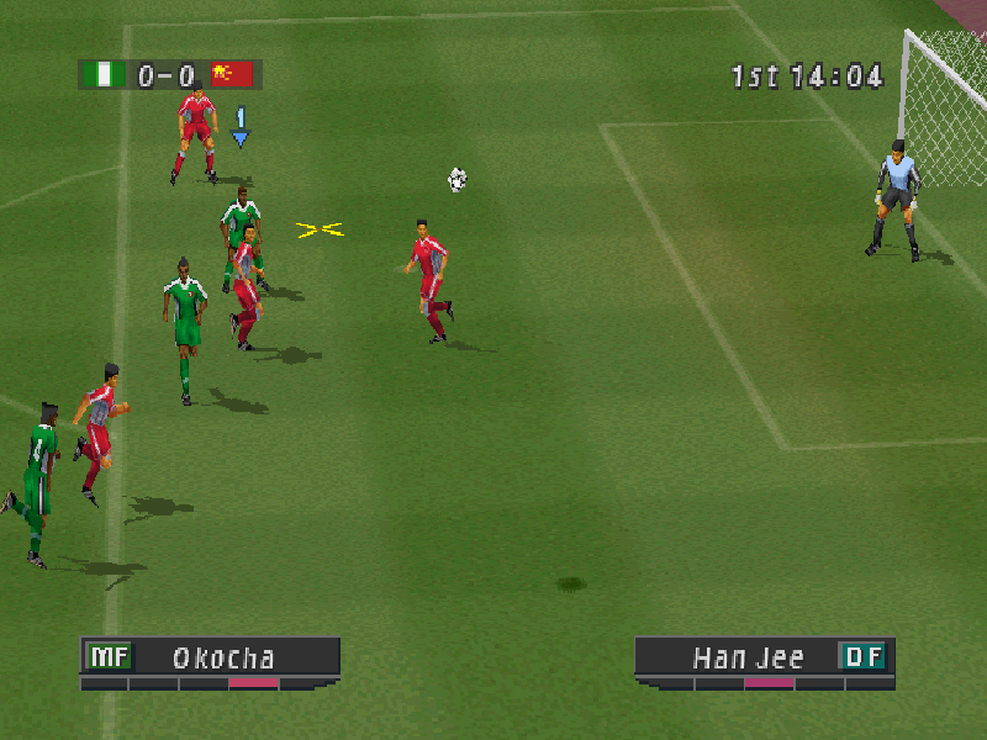This screenshot has width=987, height=740.
Task: Click the blue player 1 arrow marker
Action: click(240, 128)
